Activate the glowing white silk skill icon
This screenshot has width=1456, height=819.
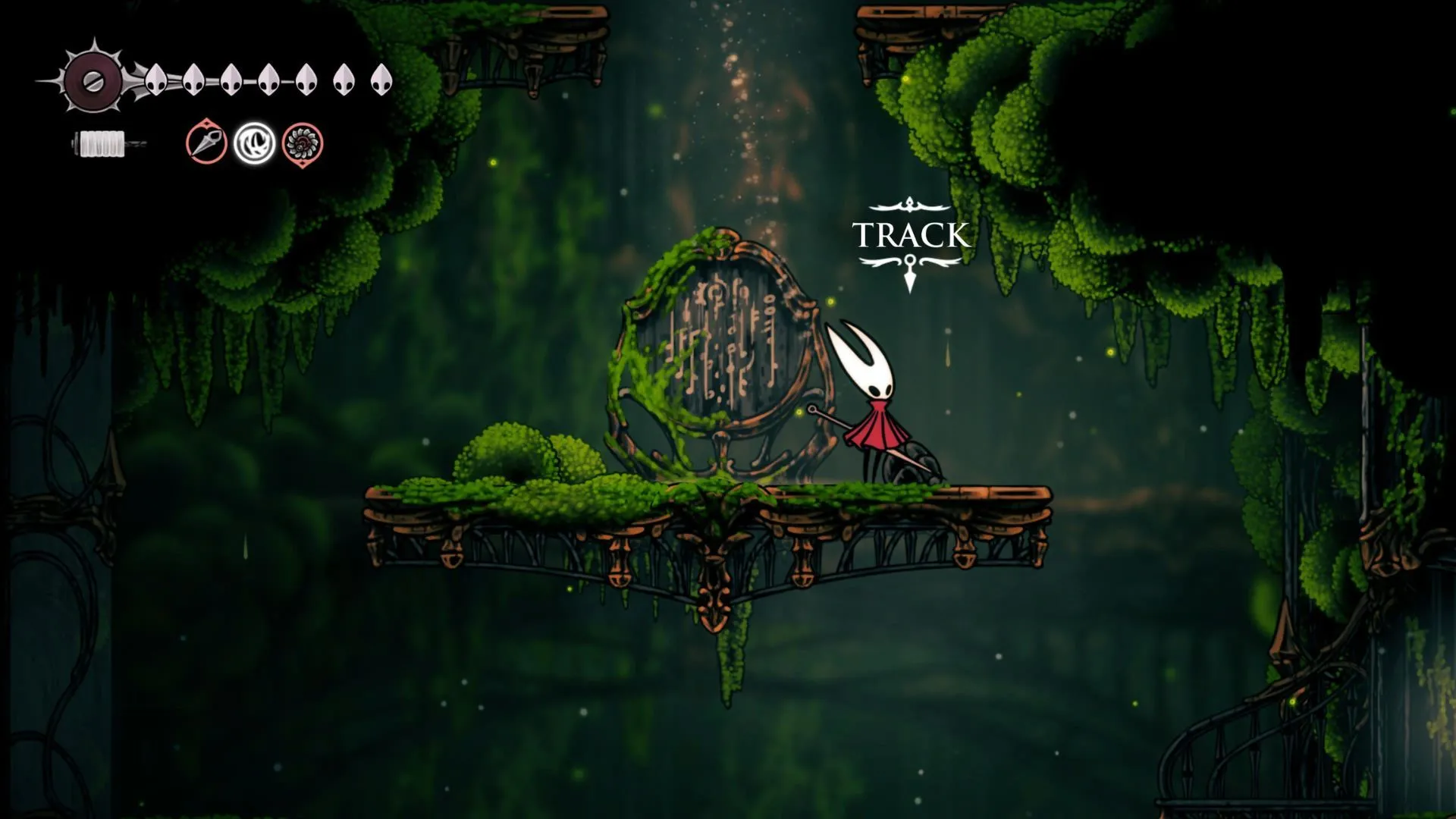254,143
